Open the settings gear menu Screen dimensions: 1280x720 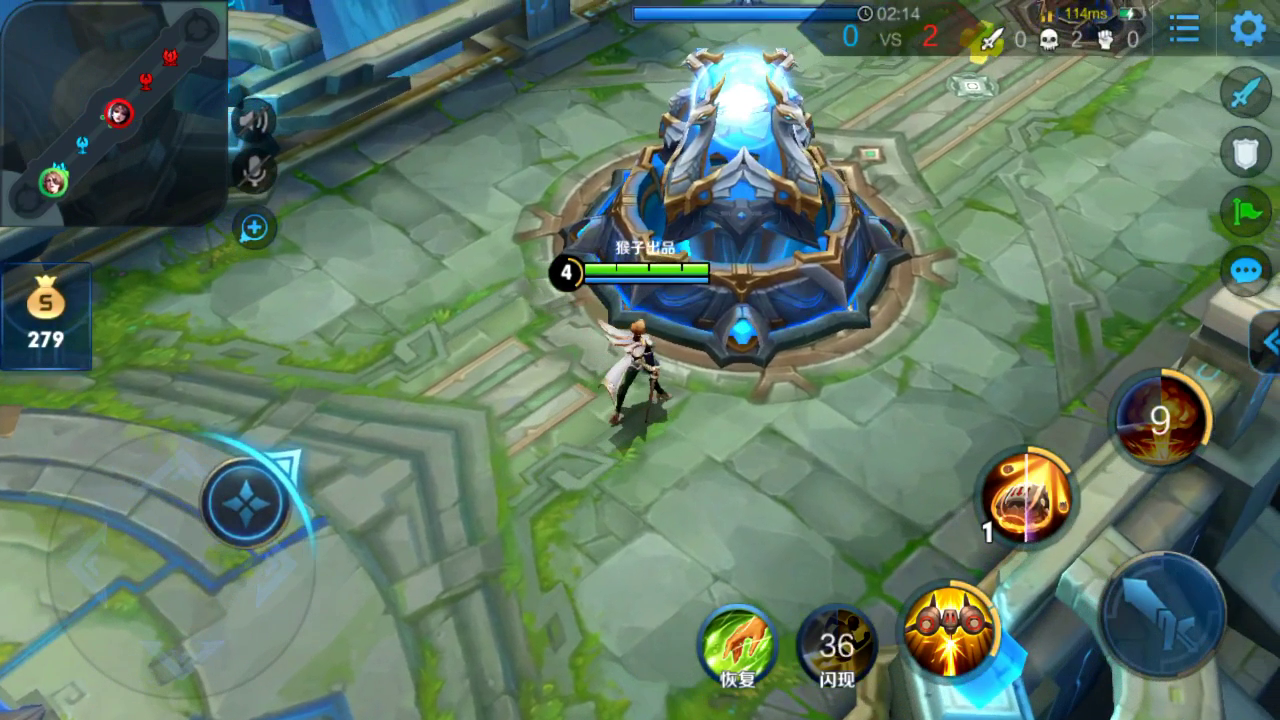click(x=1247, y=28)
